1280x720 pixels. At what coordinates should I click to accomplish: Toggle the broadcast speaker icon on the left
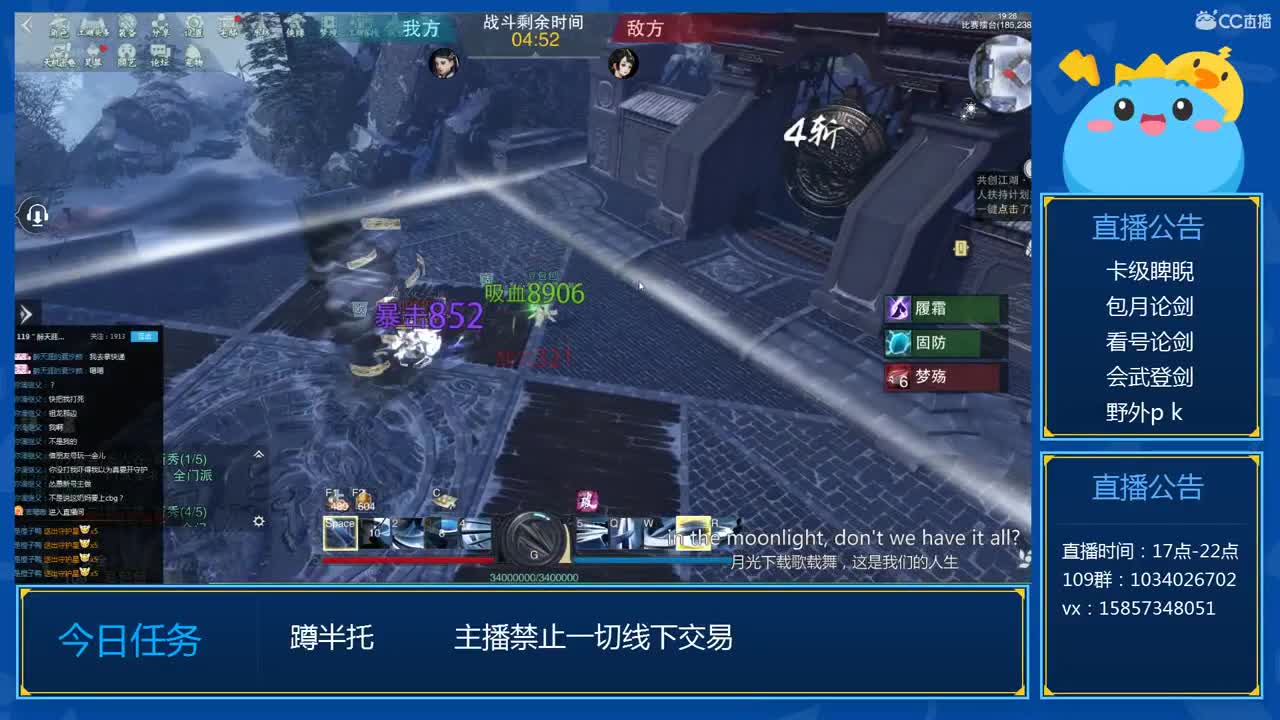tap(37, 213)
